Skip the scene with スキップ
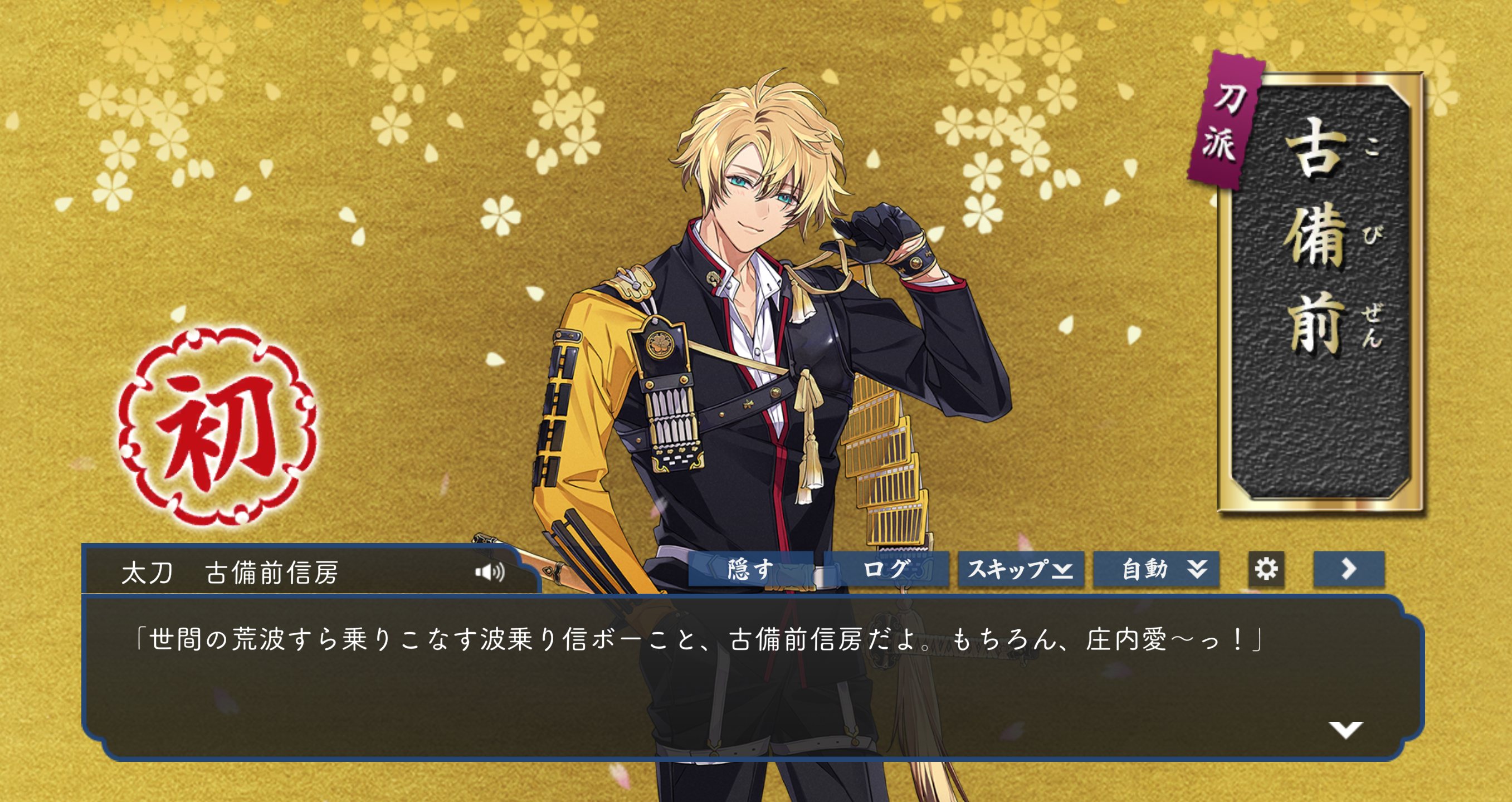This screenshot has height=802, width=1512. coord(1020,569)
